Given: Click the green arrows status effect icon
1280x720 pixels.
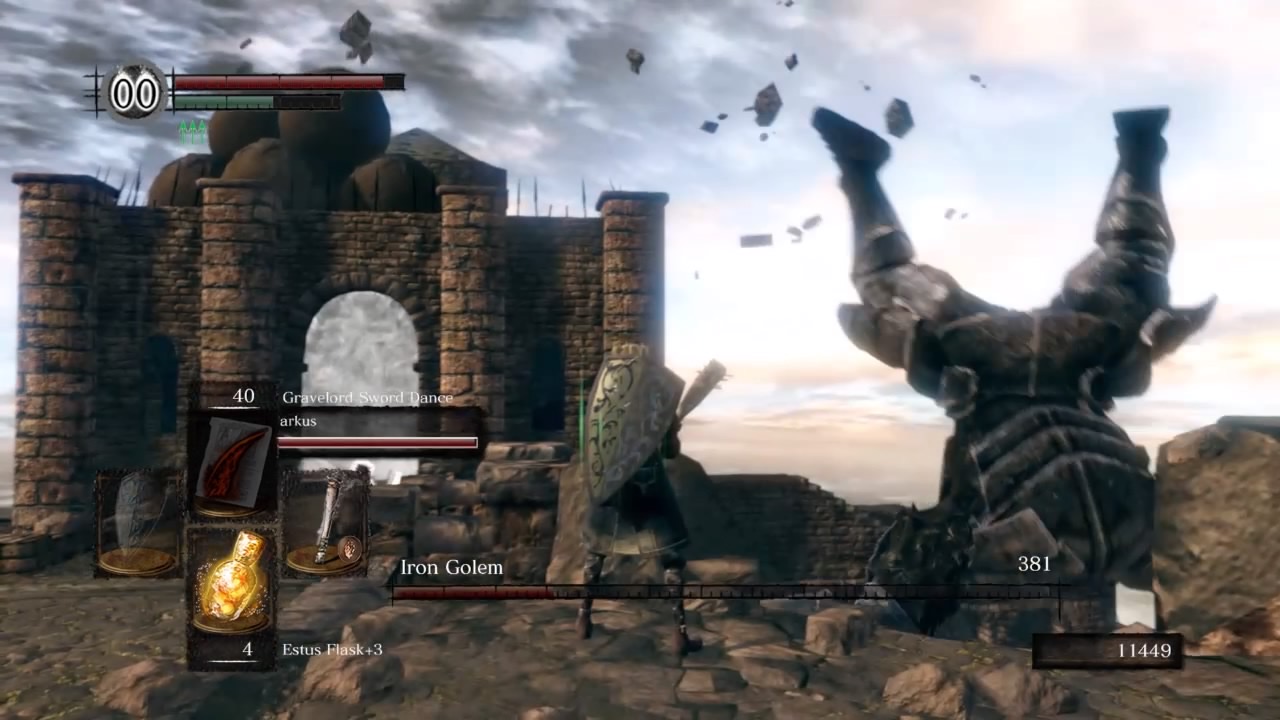Looking at the screenshot, I should coord(192,131).
